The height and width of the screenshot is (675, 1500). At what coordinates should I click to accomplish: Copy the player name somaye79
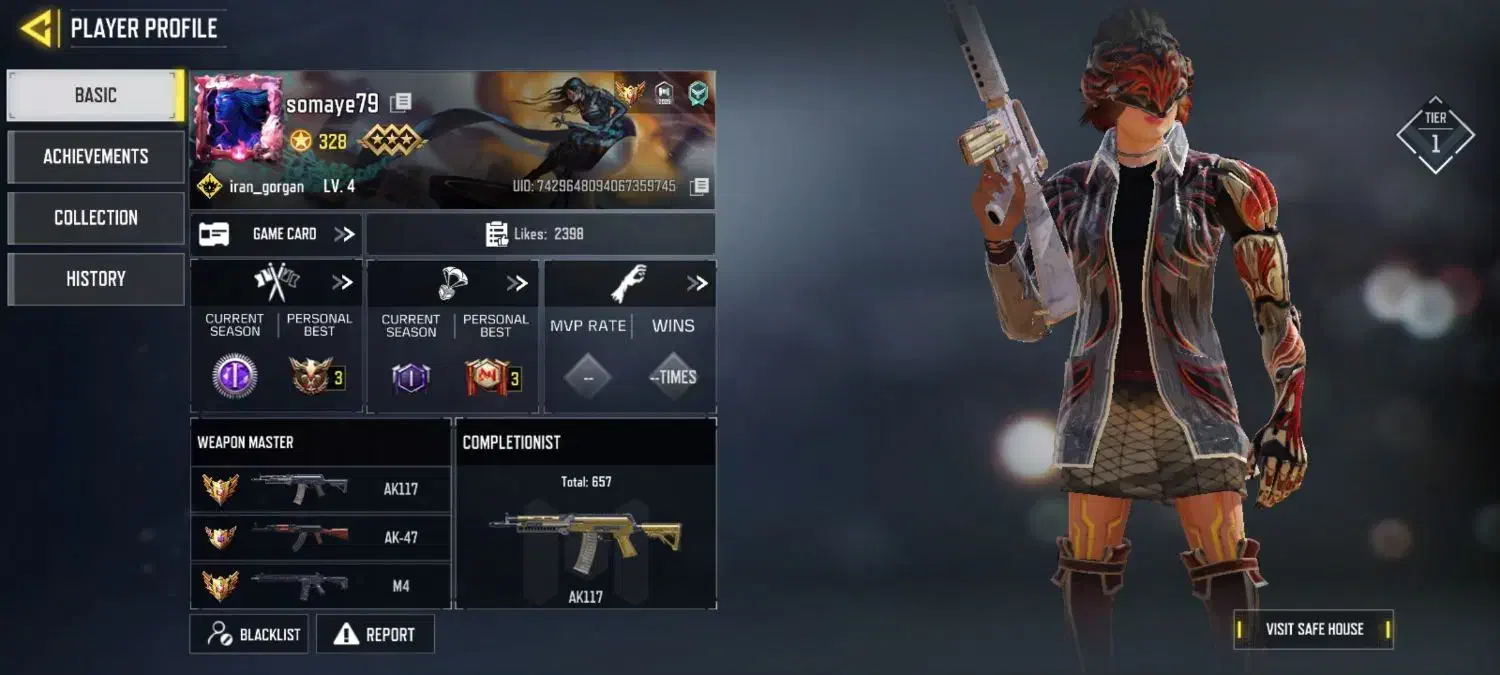[x=401, y=102]
